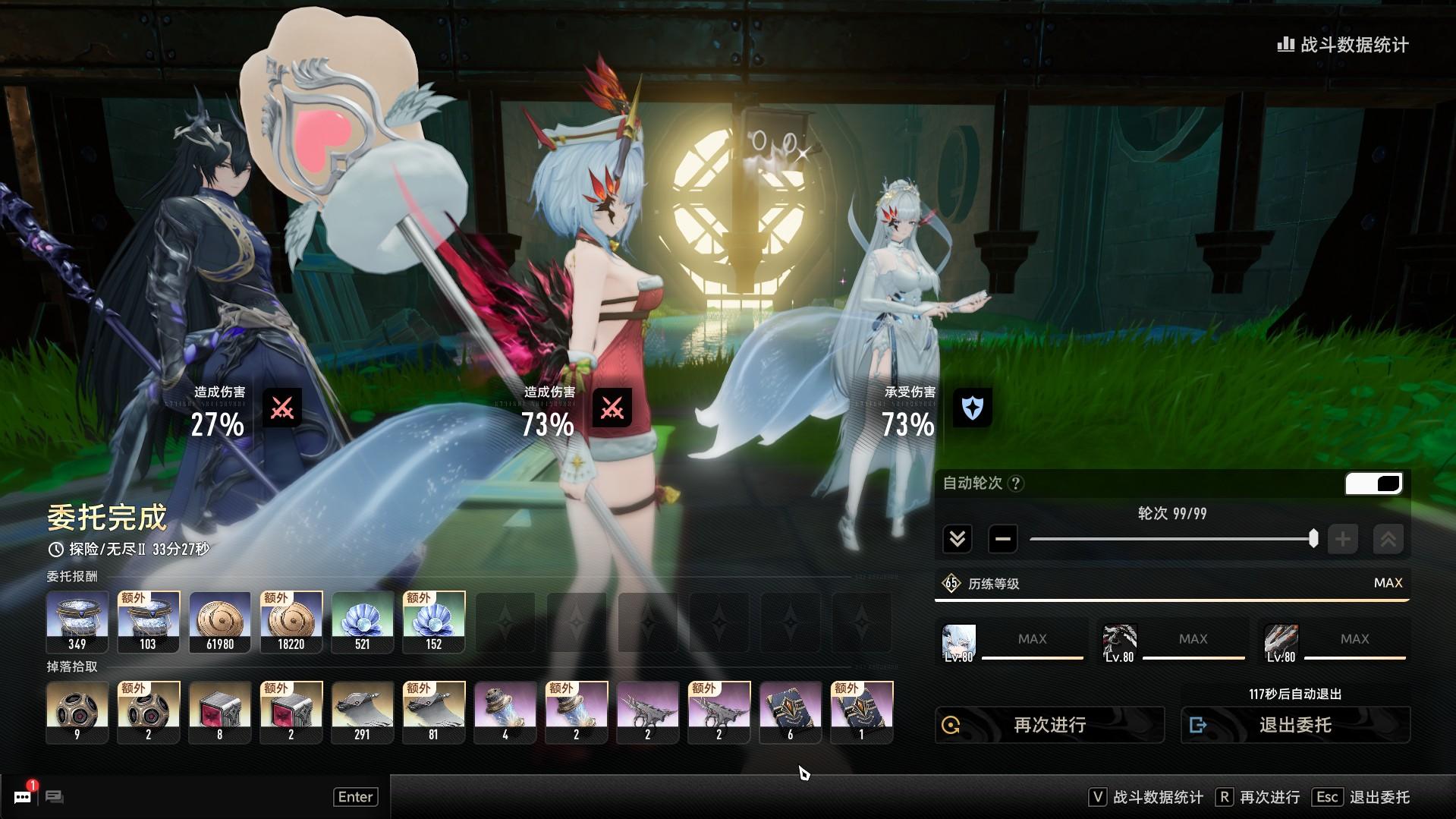Inspect the 8 count red cube drop
The height and width of the screenshot is (819, 1456).
[220, 712]
